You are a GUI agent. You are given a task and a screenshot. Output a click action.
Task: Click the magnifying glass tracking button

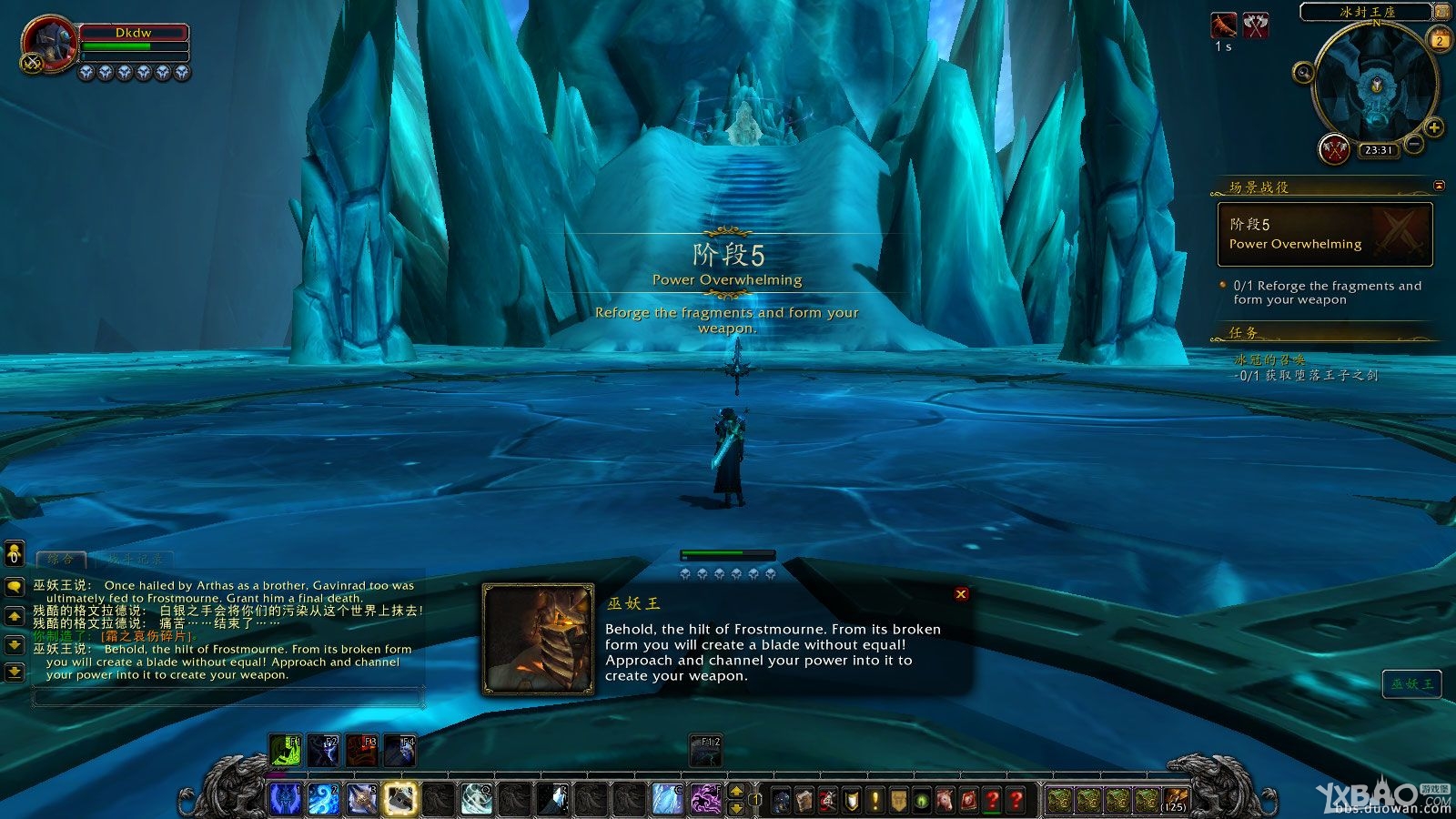click(x=1304, y=72)
